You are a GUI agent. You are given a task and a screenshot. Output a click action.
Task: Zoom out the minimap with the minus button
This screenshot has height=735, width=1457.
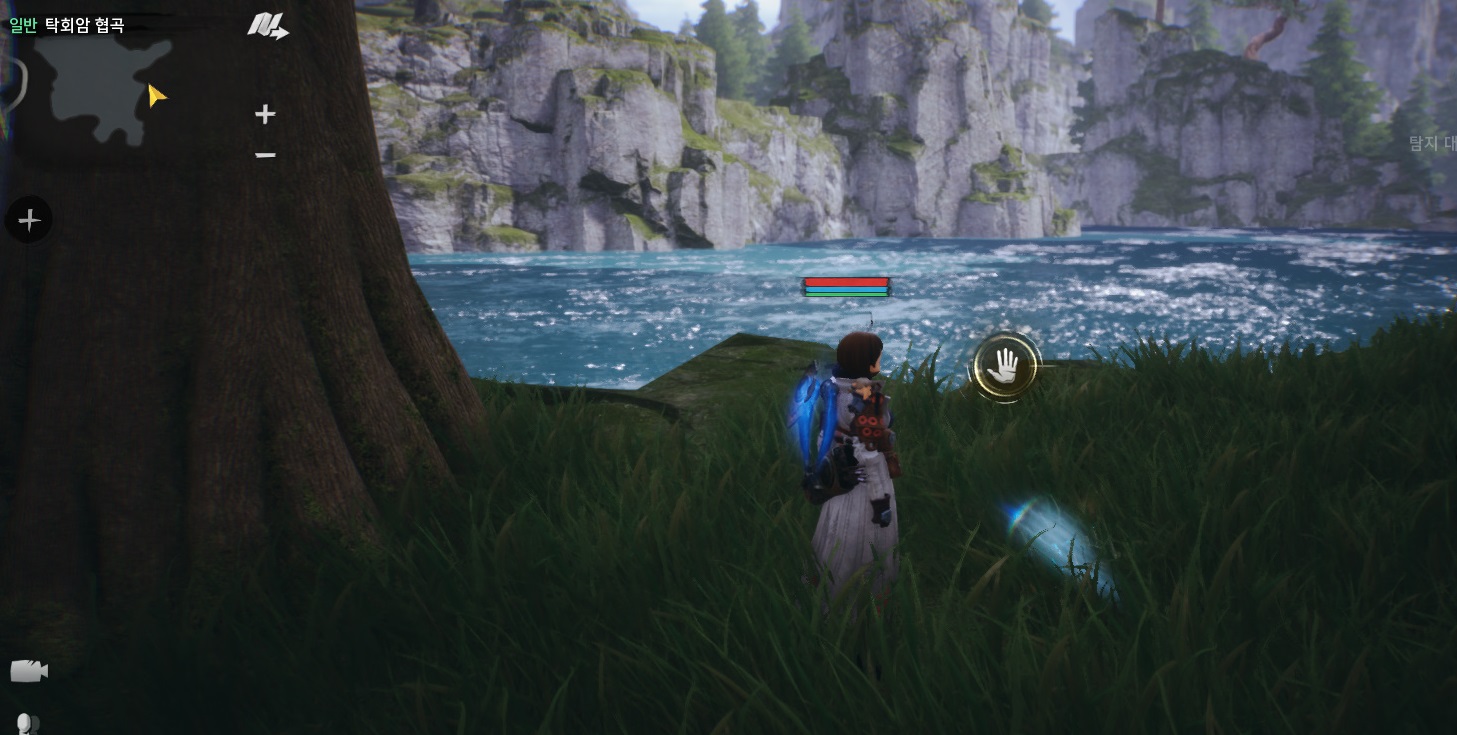[x=265, y=155]
